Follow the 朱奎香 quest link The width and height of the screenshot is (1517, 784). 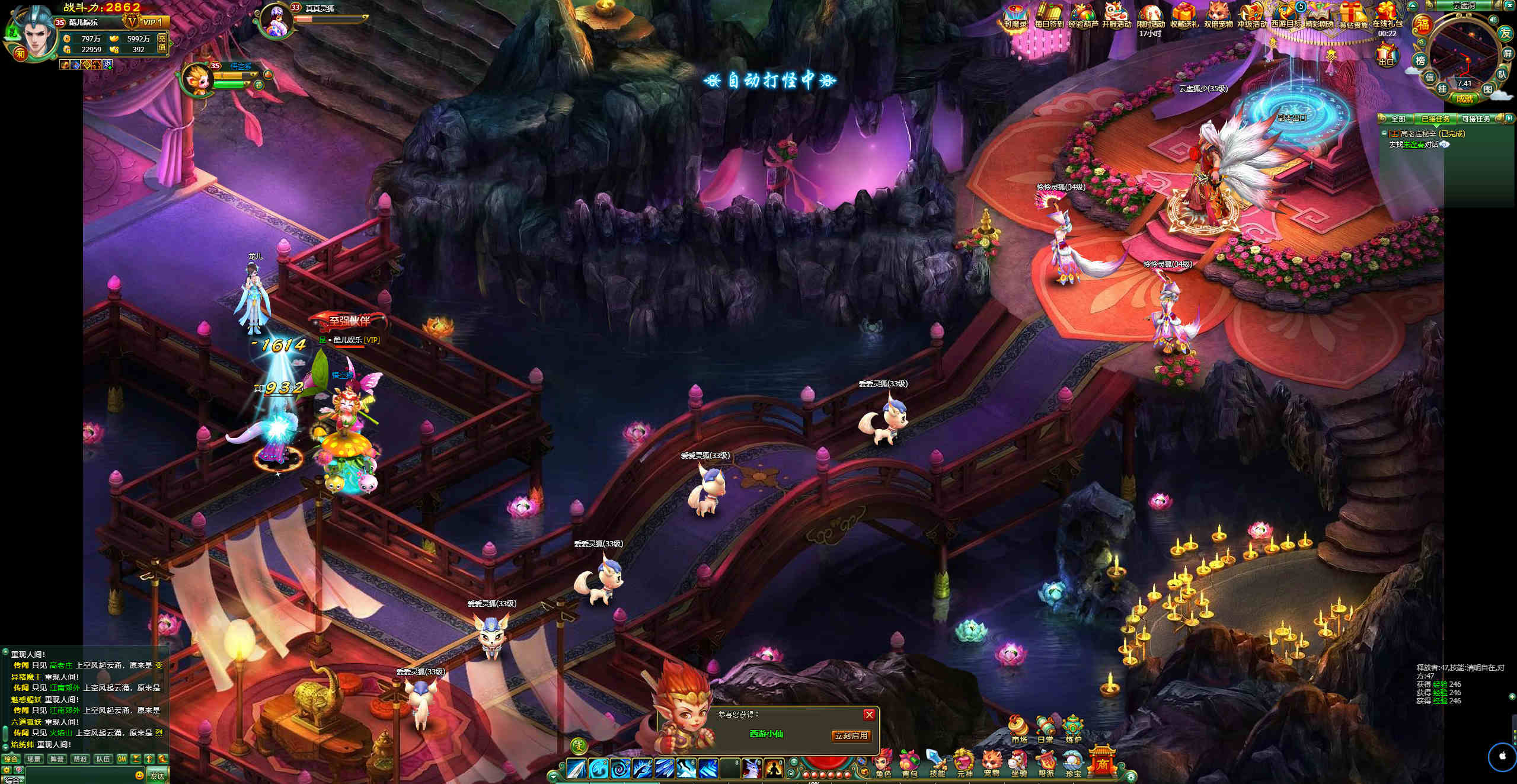(x=1414, y=145)
